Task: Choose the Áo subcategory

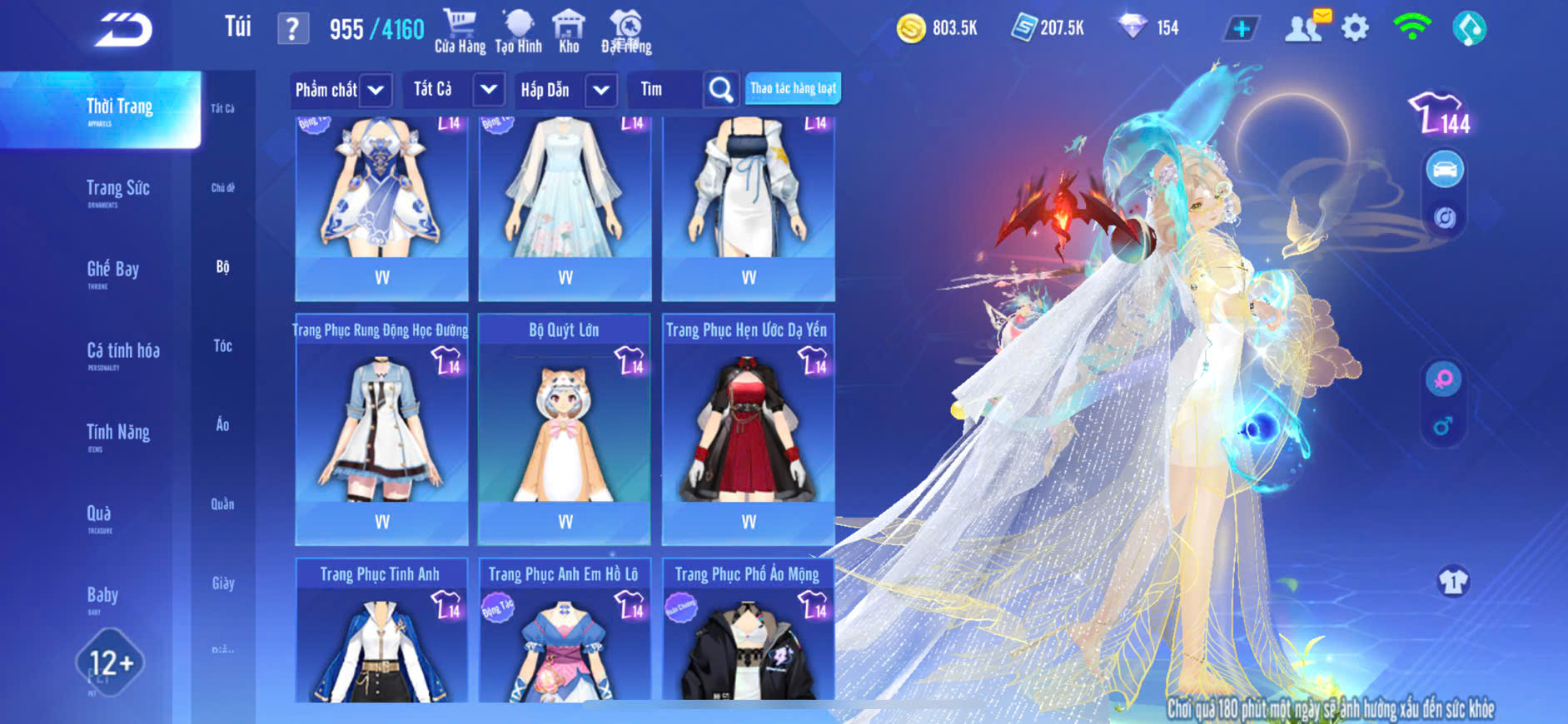Action: (x=222, y=424)
